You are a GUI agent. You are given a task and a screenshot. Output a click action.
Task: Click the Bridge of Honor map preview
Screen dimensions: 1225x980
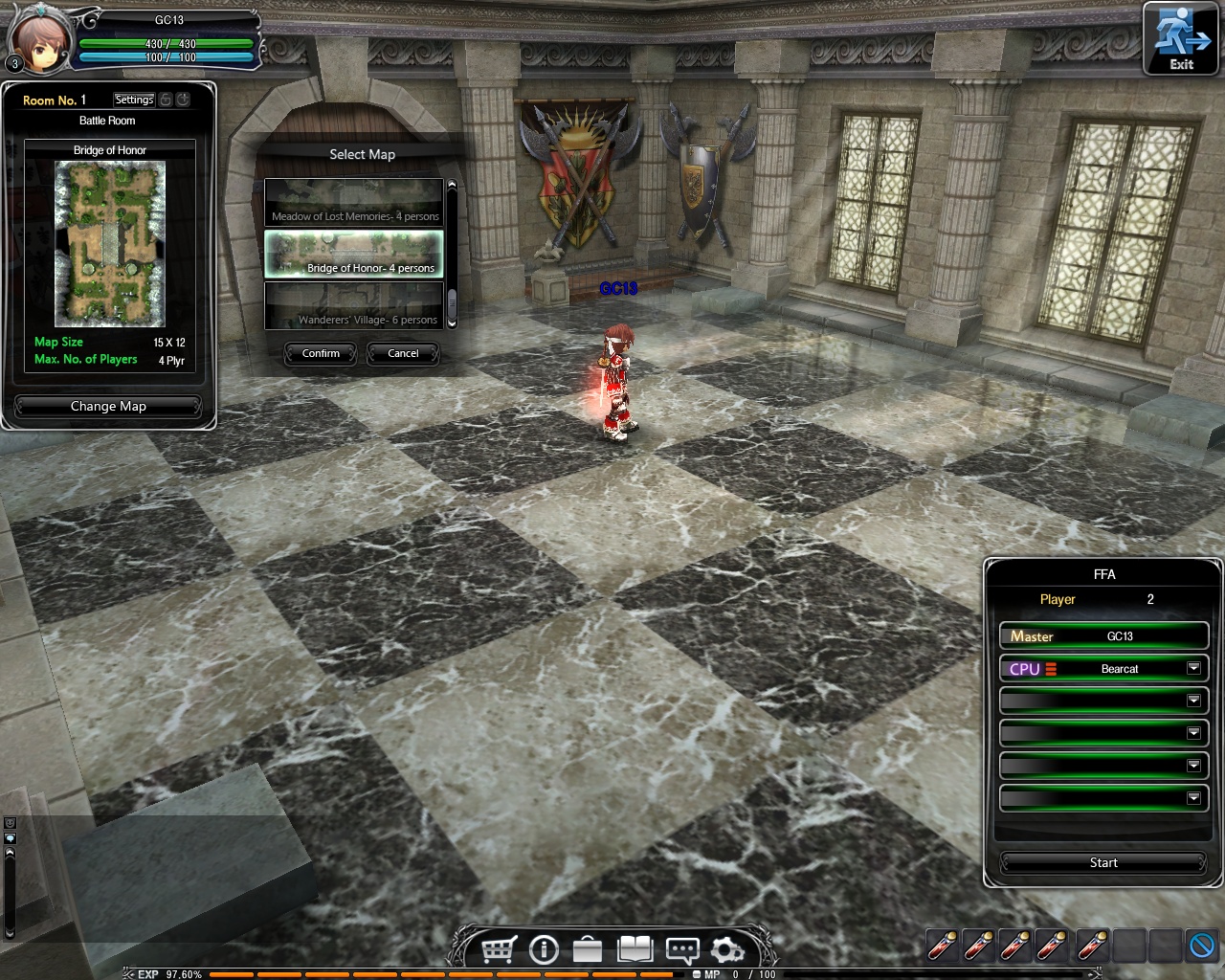coord(110,243)
